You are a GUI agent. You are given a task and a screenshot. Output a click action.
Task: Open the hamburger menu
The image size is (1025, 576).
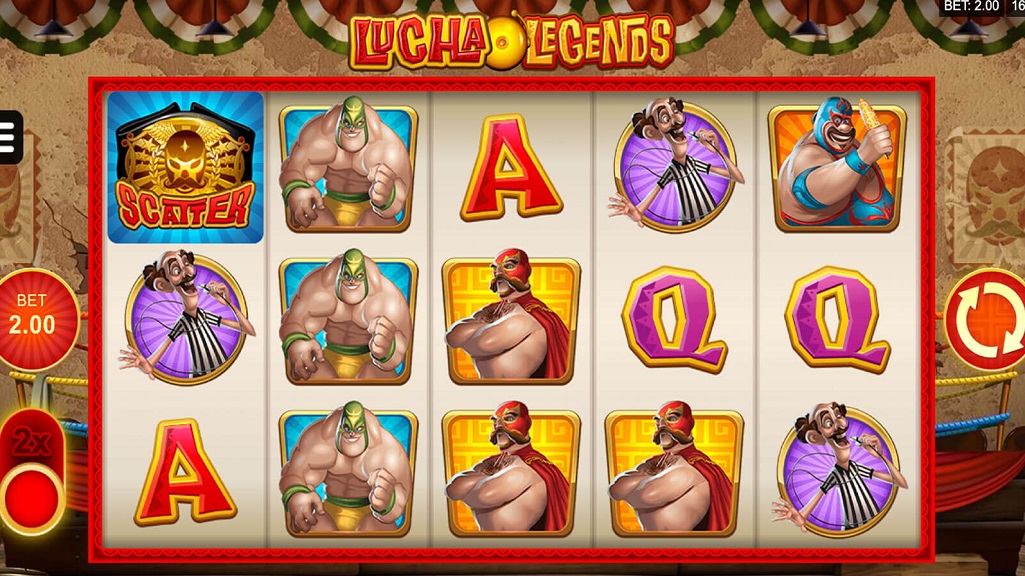9,137
